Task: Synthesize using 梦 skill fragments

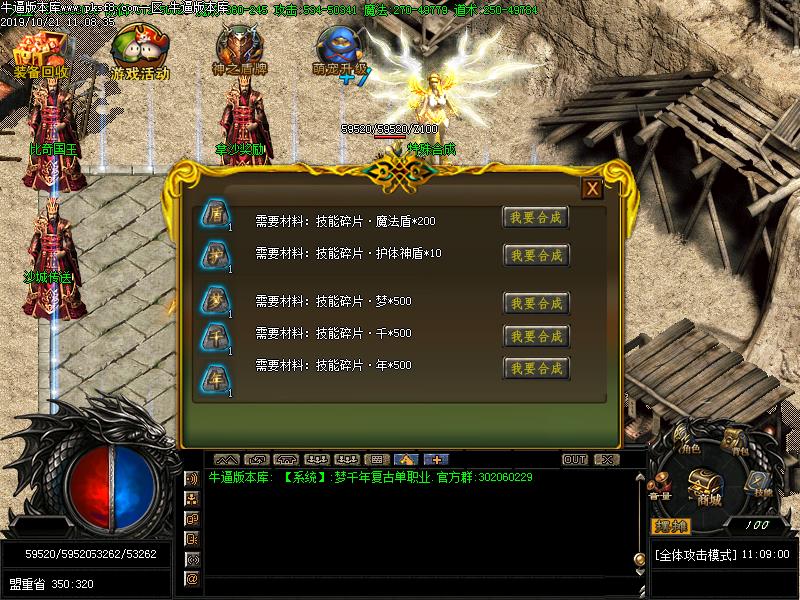Action: tap(535, 303)
